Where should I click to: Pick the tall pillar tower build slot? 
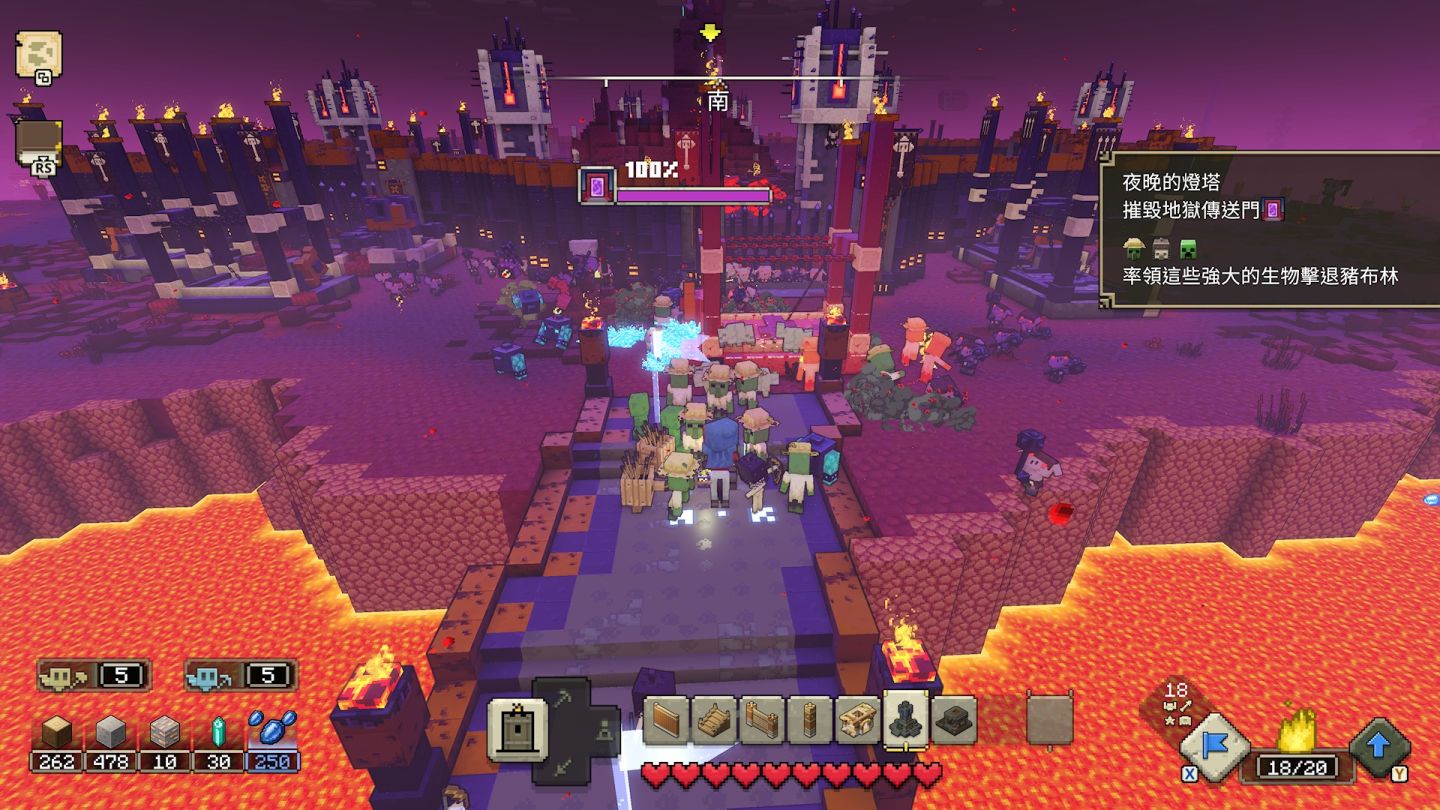(x=810, y=720)
